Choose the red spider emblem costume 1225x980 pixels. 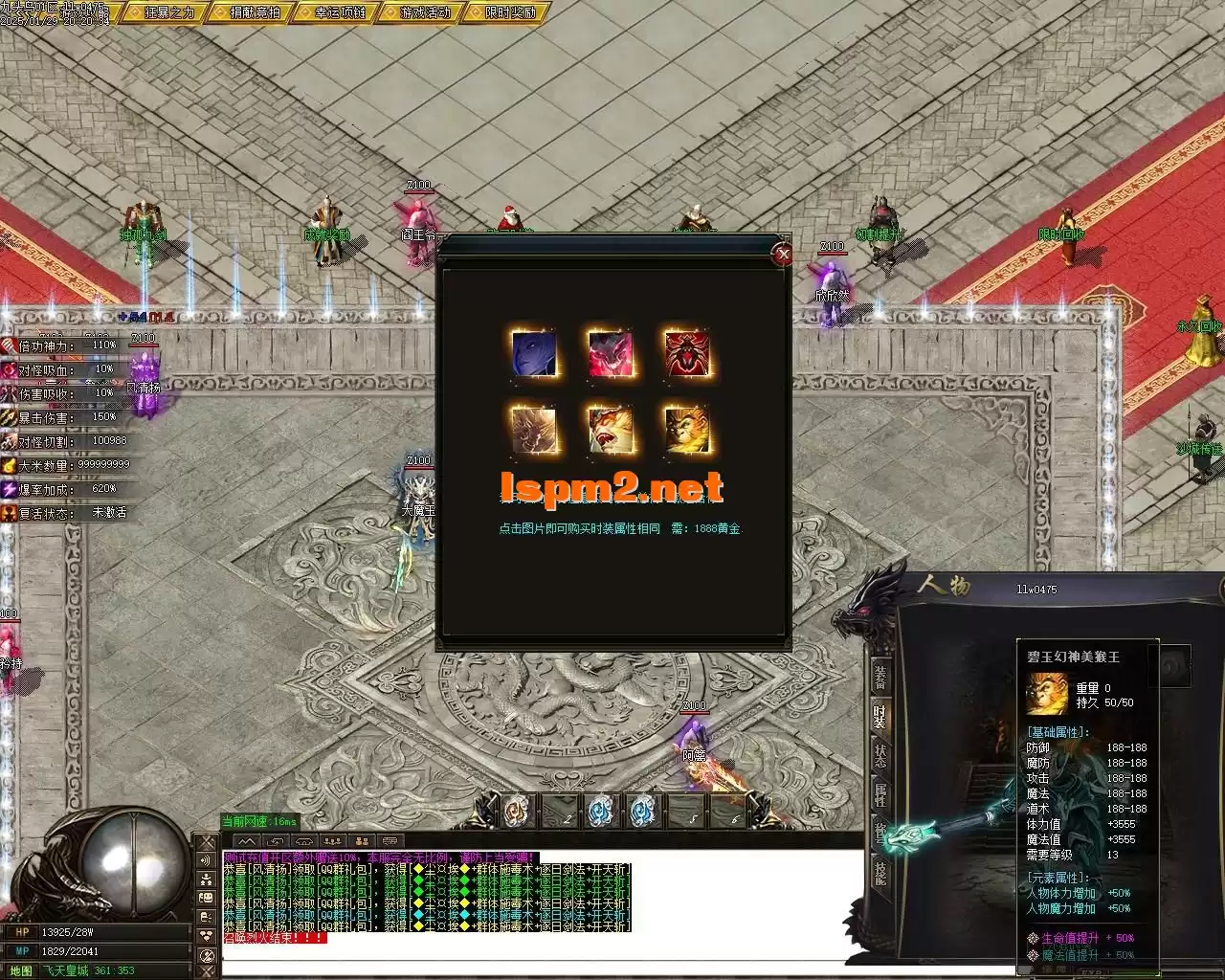[687, 352]
